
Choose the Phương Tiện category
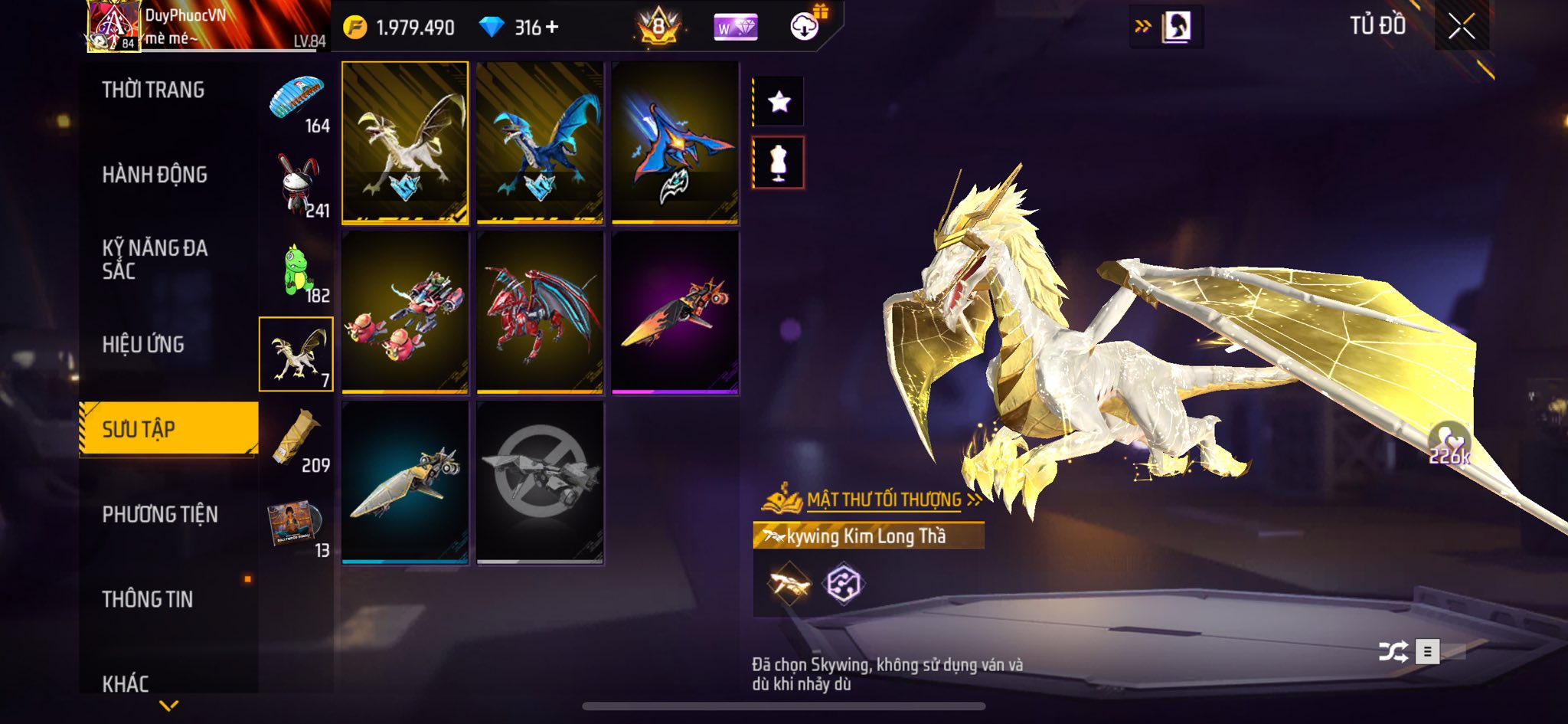(x=160, y=514)
